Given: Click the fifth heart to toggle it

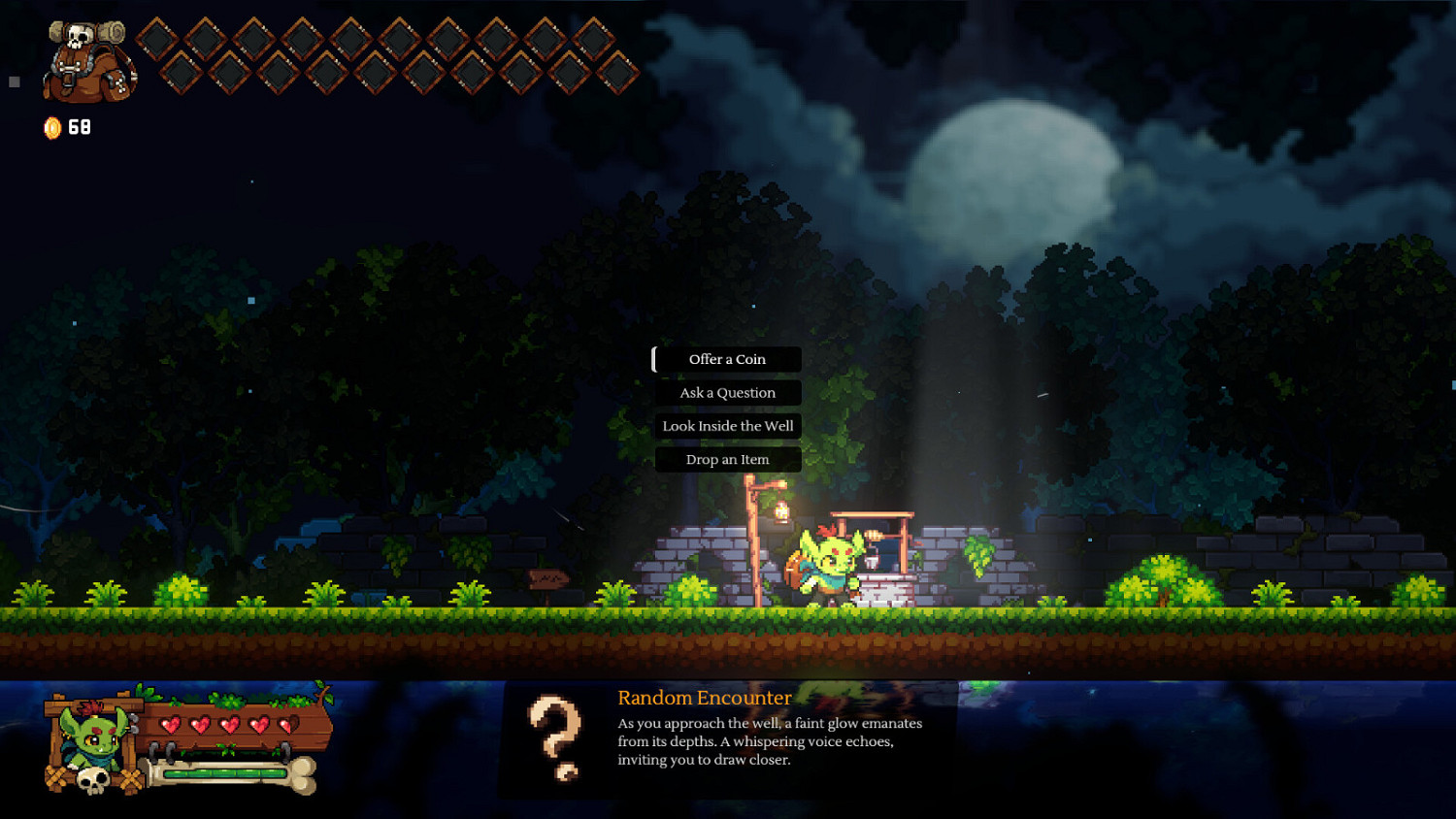Looking at the screenshot, I should tap(285, 725).
